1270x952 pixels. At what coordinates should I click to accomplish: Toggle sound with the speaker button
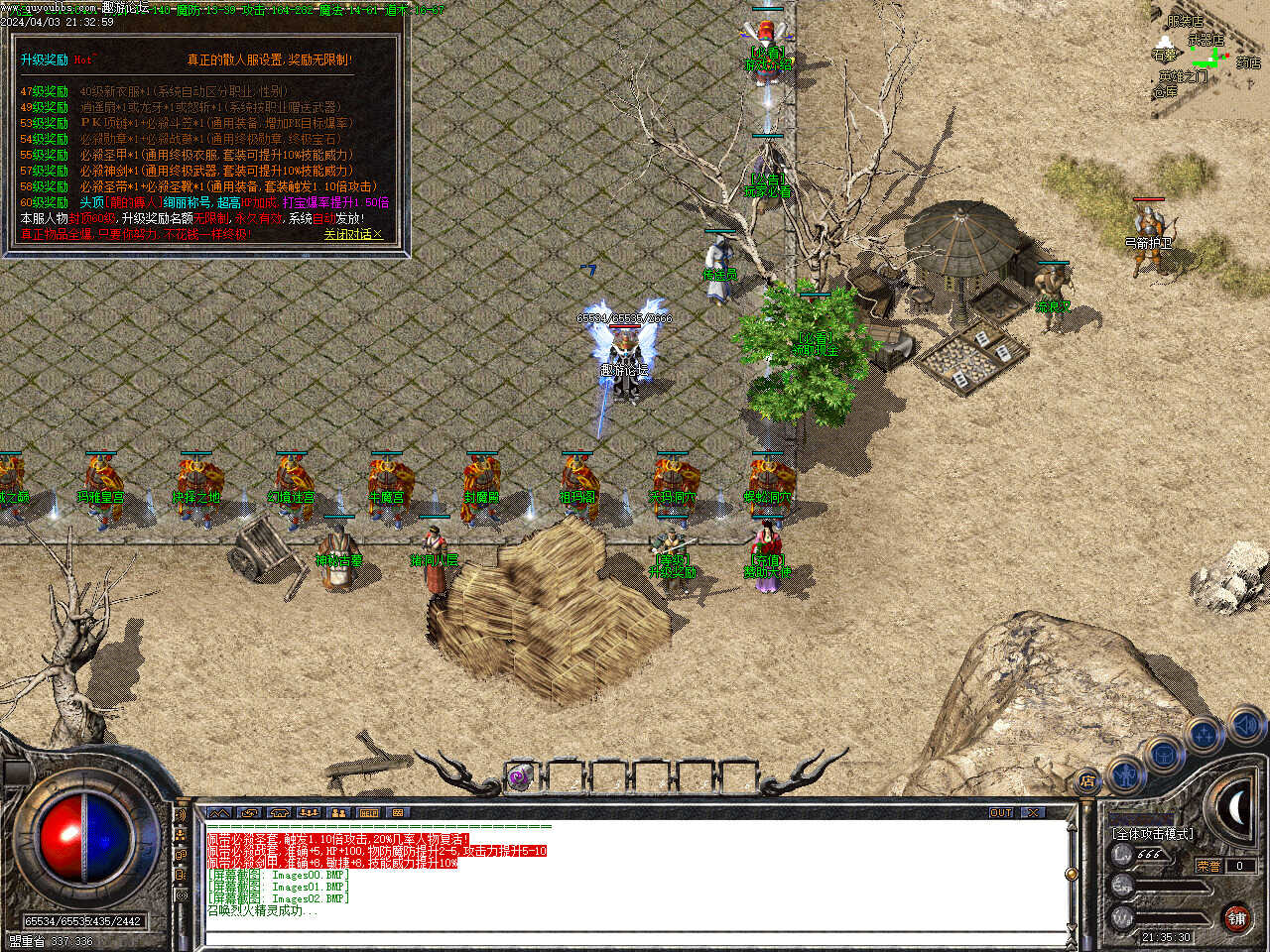point(1244,727)
